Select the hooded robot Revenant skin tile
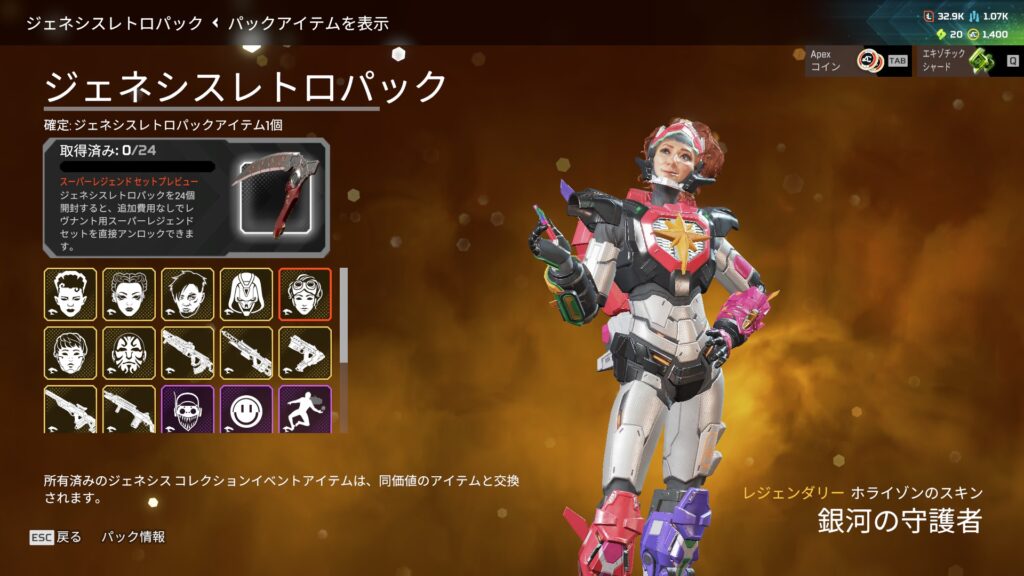 coord(246,294)
